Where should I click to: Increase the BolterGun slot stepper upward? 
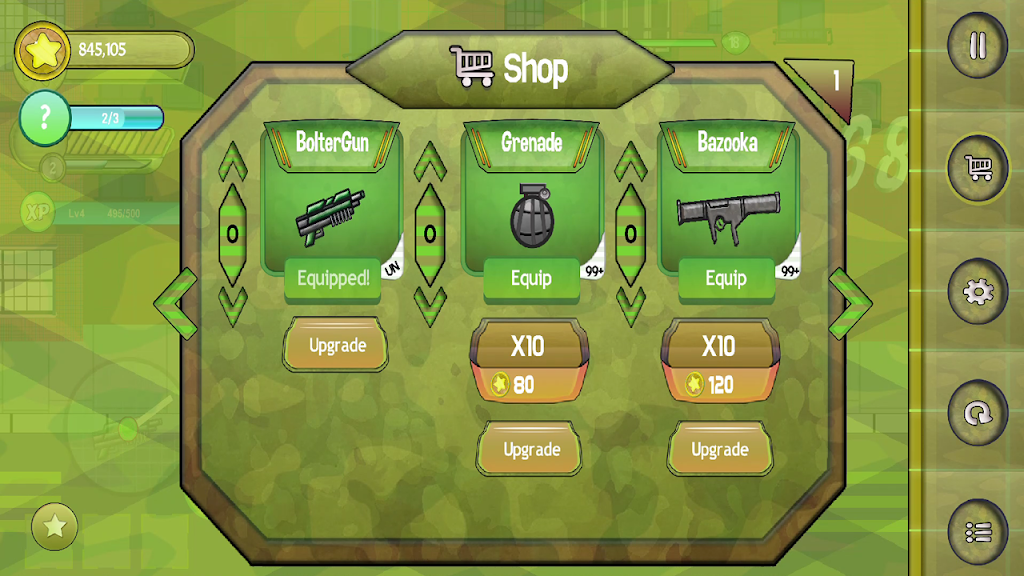point(232,163)
